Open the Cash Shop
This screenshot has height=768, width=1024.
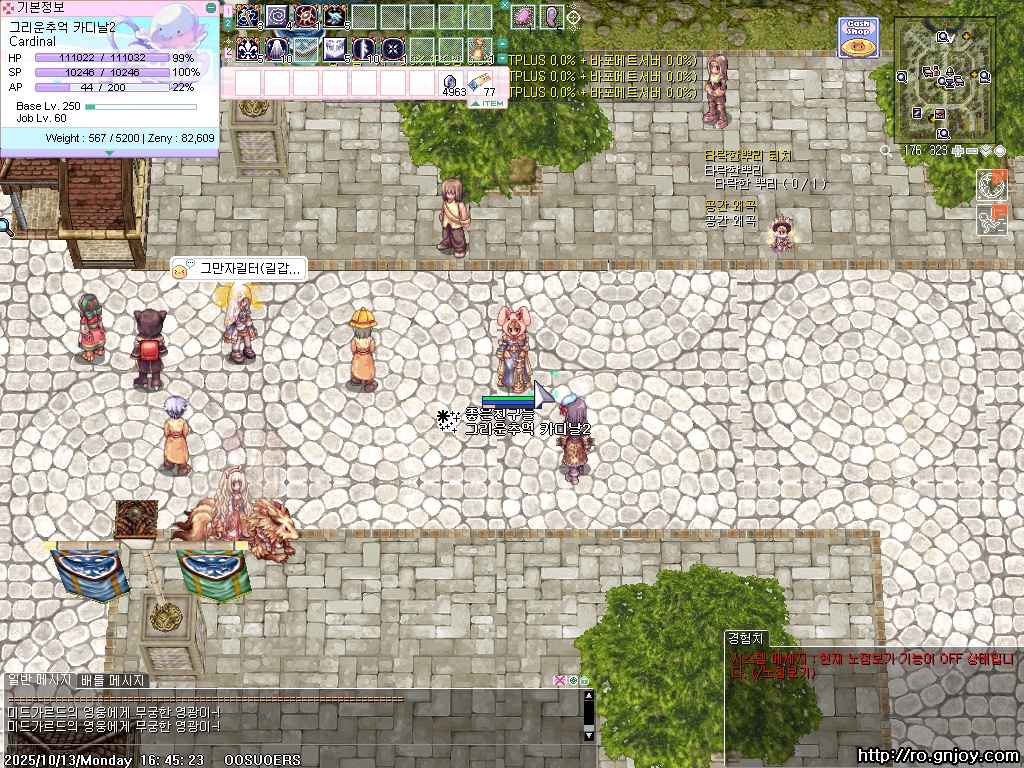[x=858, y=37]
